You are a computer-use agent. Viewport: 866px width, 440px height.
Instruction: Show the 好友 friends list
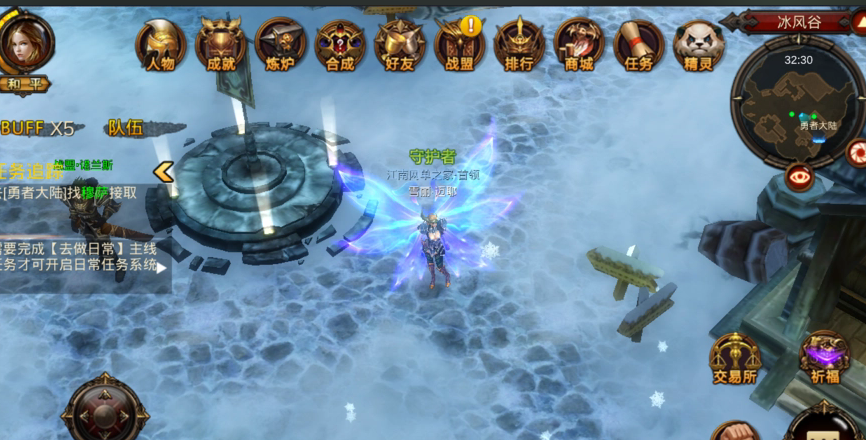[x=400, y=45]
